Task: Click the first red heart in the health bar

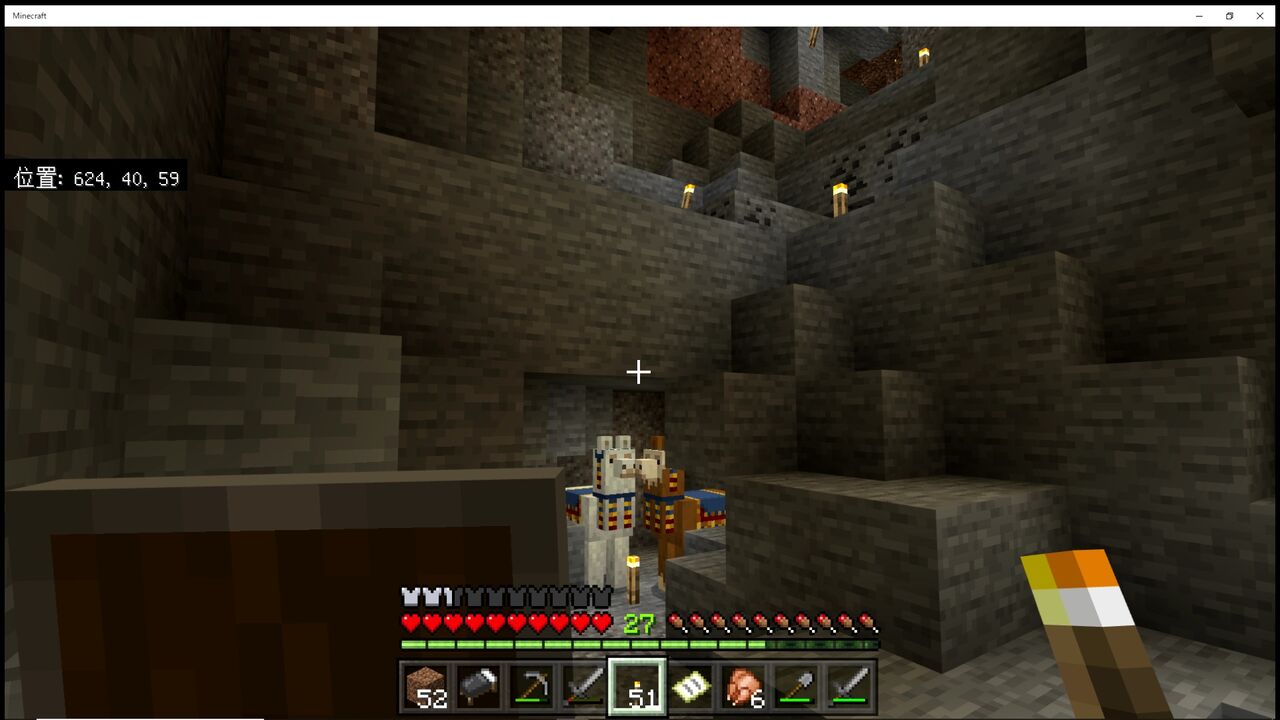Action: coord(408,622)
